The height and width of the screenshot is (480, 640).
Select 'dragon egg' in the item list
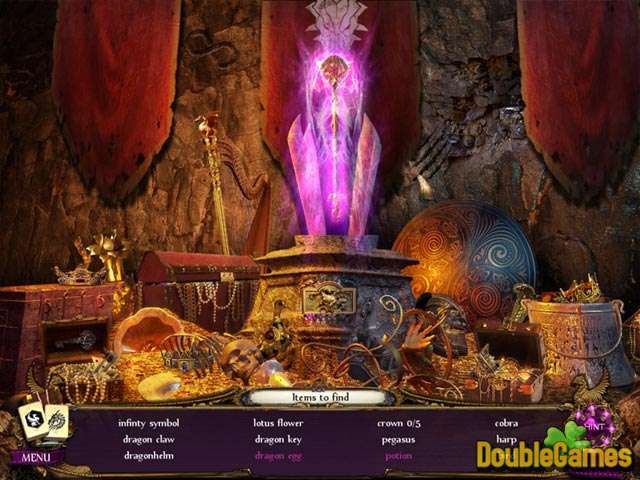(278, 455)
